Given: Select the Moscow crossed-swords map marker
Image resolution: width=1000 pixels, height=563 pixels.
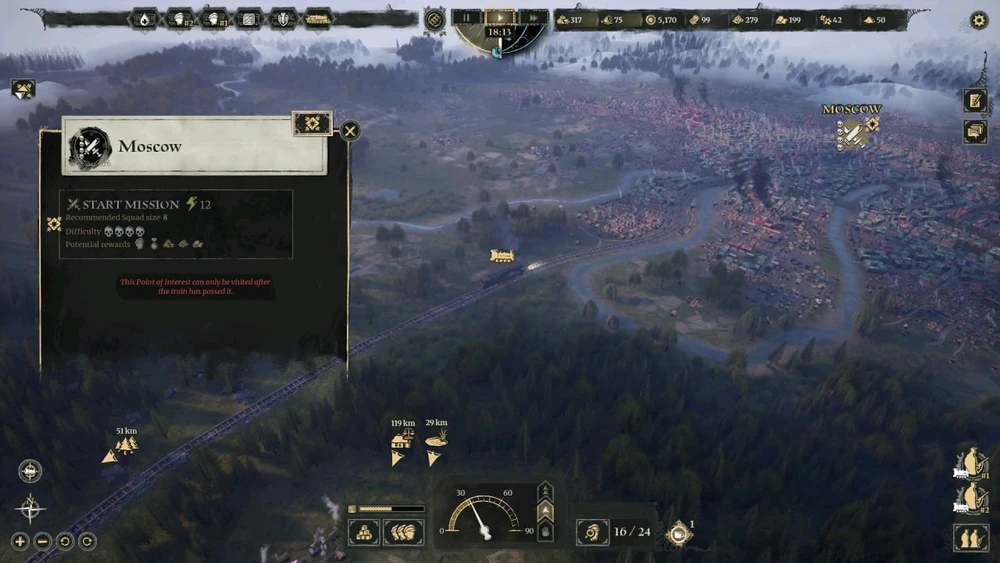Looking at the screenshot, I should (x=851, y=135).
